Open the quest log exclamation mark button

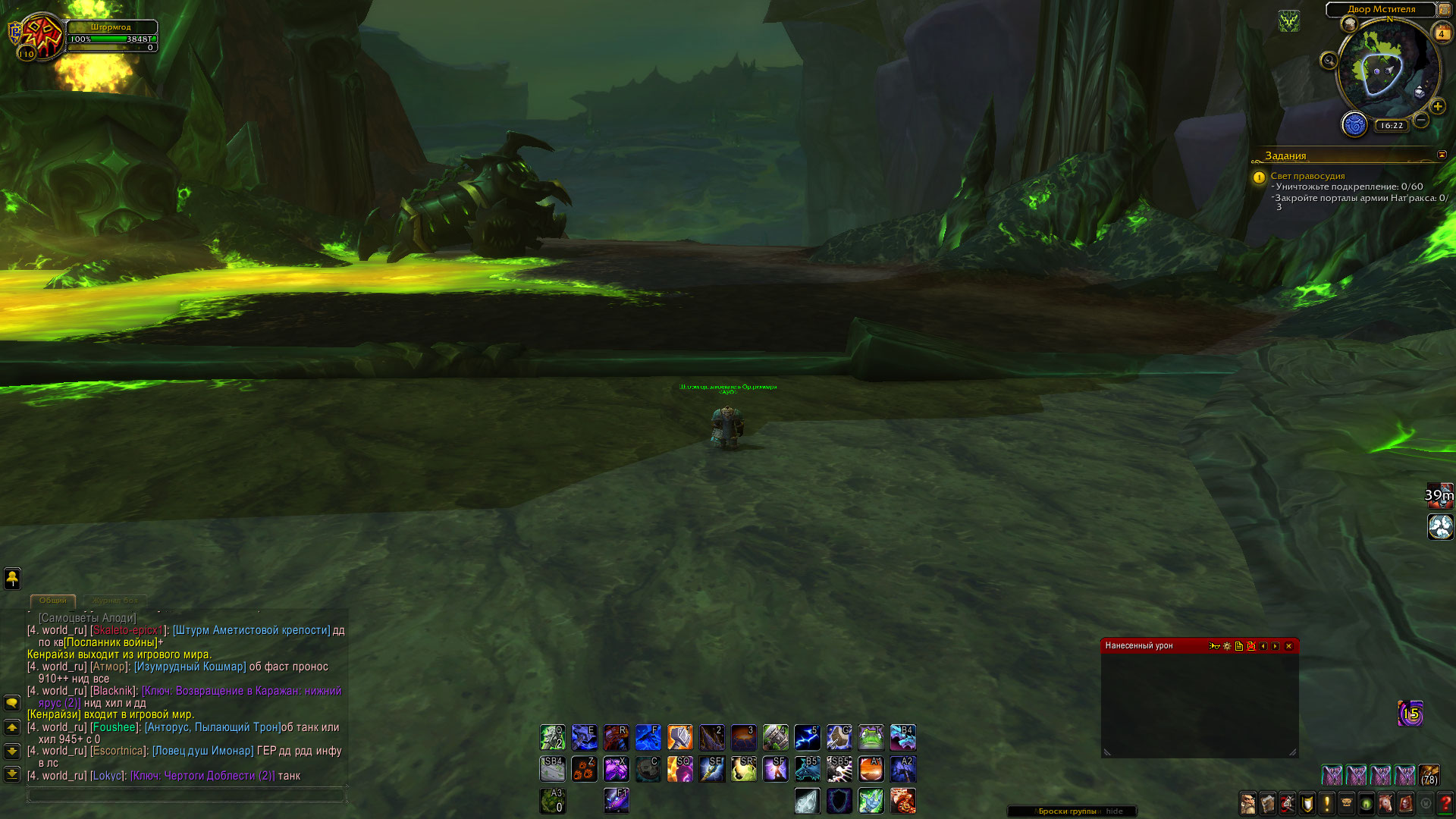1327,802
